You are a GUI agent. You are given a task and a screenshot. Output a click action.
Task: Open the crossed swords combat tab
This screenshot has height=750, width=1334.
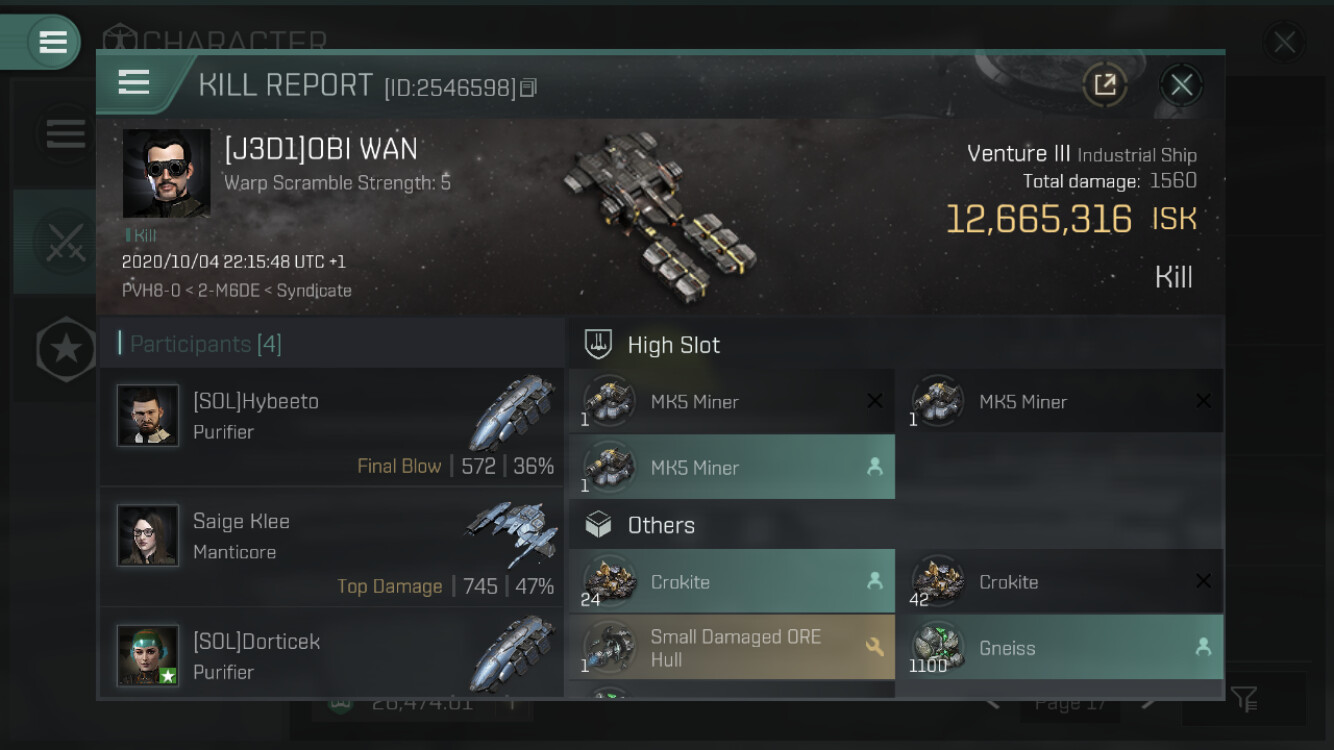(65, 242)
